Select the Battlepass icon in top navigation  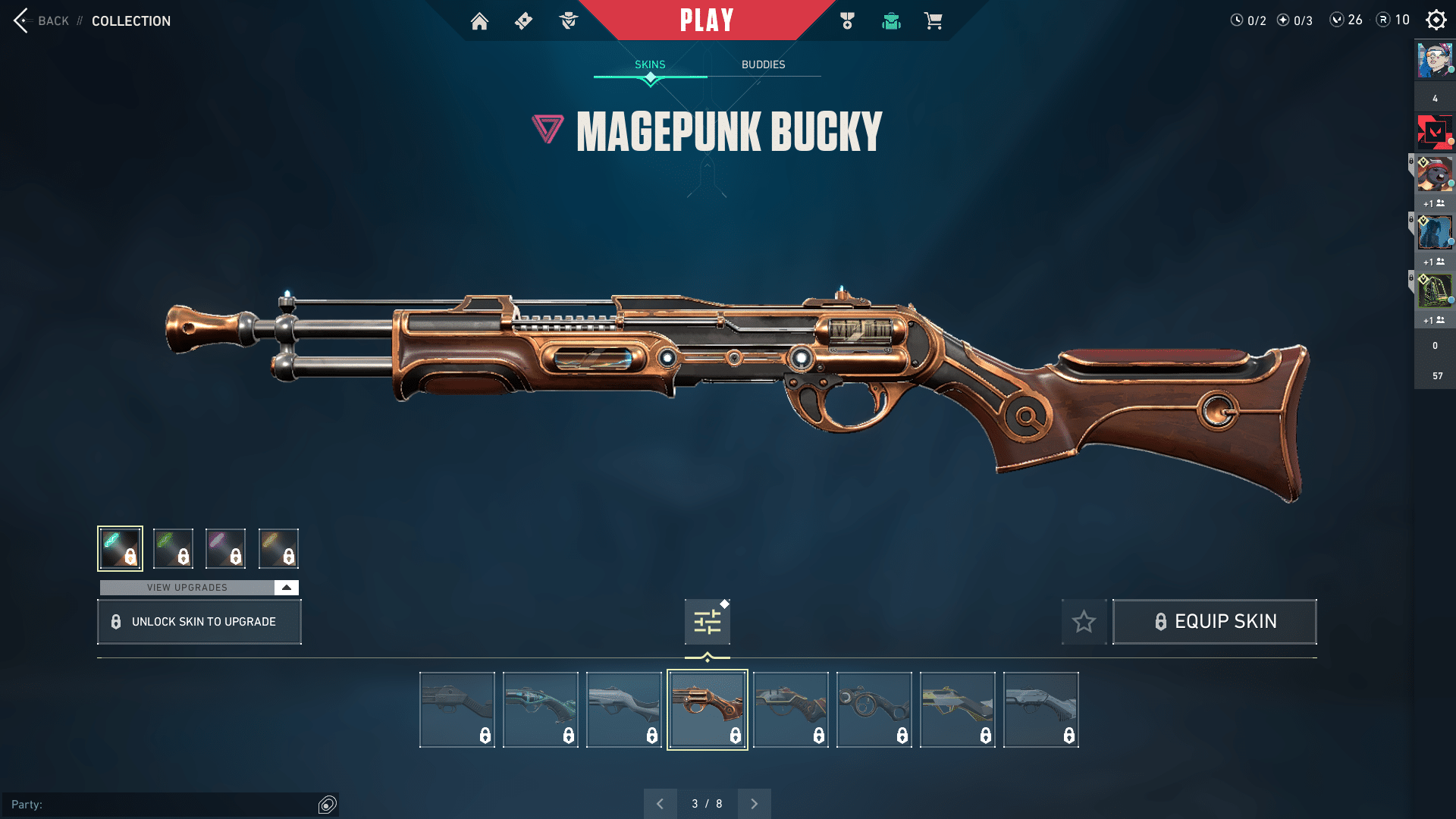click(x=522, y=21)
